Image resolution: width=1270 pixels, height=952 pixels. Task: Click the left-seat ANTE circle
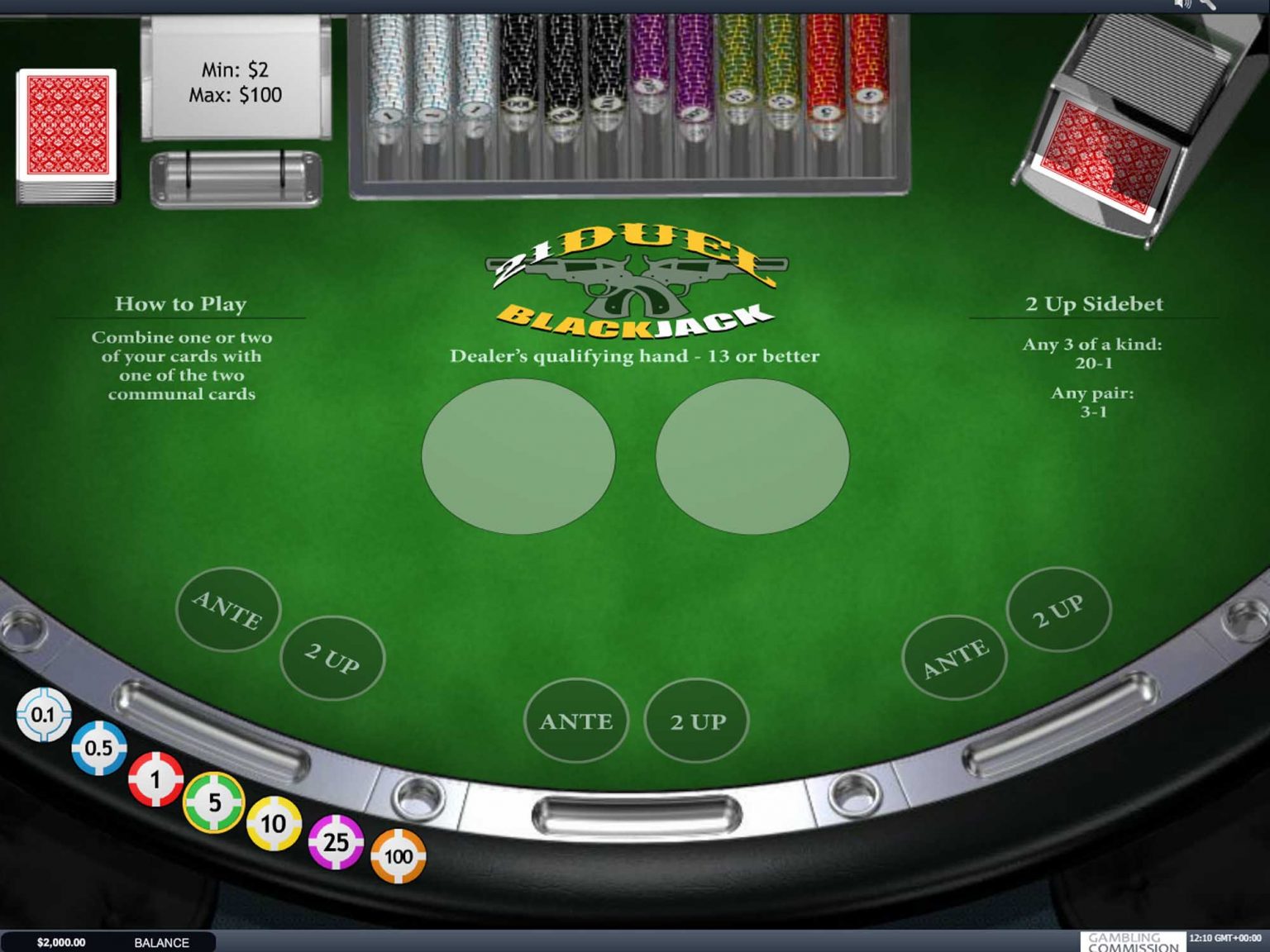(x=227, y=610)
